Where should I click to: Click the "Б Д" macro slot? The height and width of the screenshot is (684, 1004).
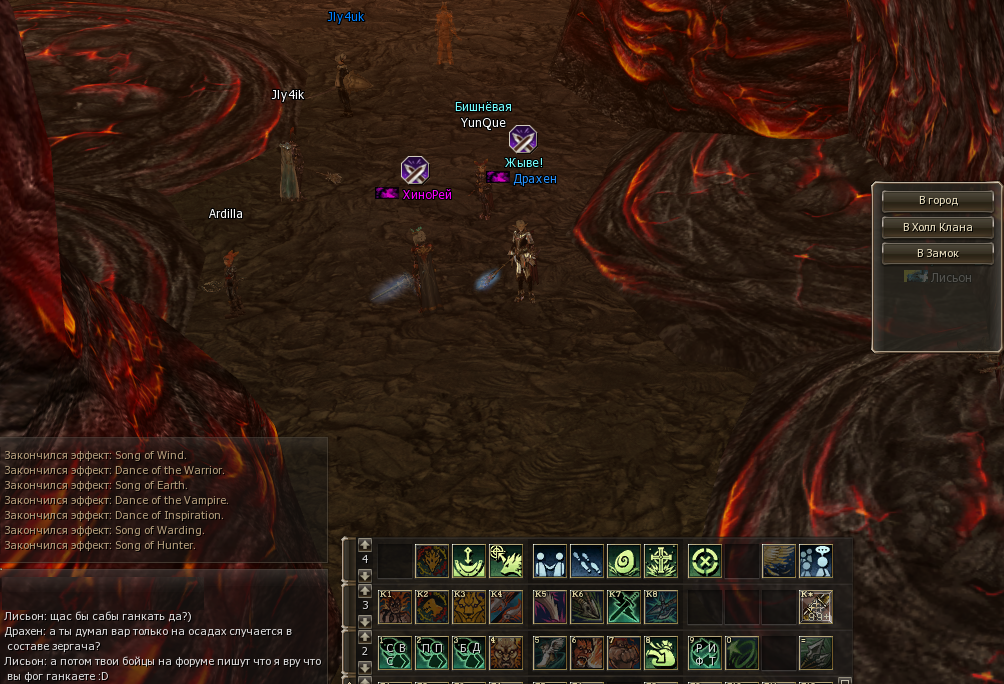tap(469, 653)
